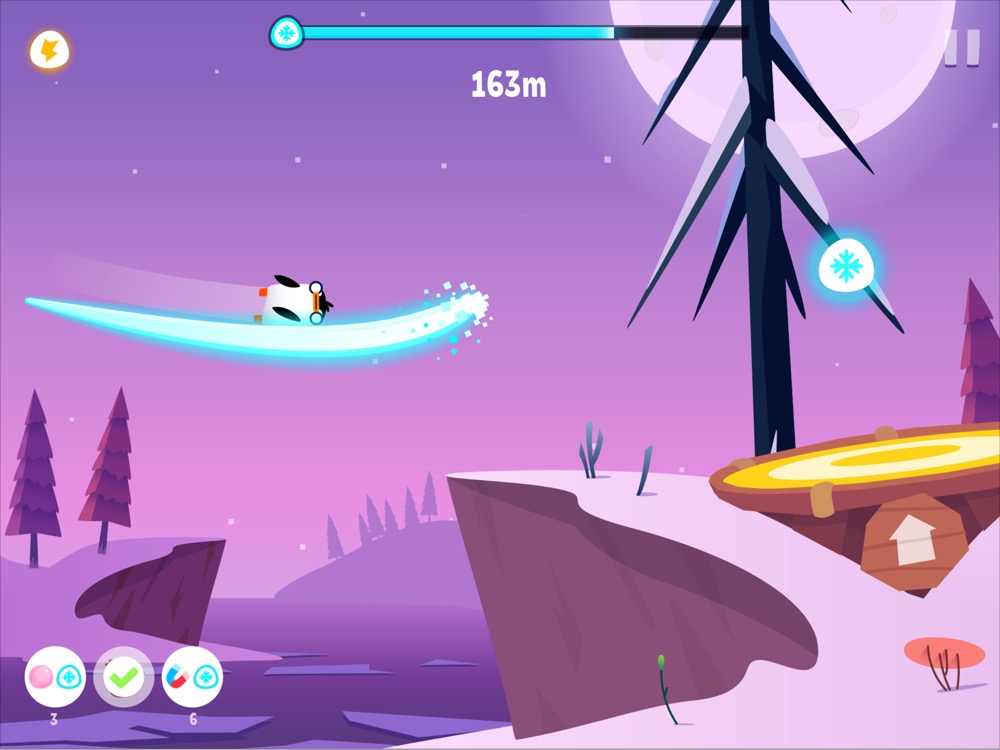Select the green checkmark power-up button
This screenshot has height=750, width=1000.
click(123, 677)
